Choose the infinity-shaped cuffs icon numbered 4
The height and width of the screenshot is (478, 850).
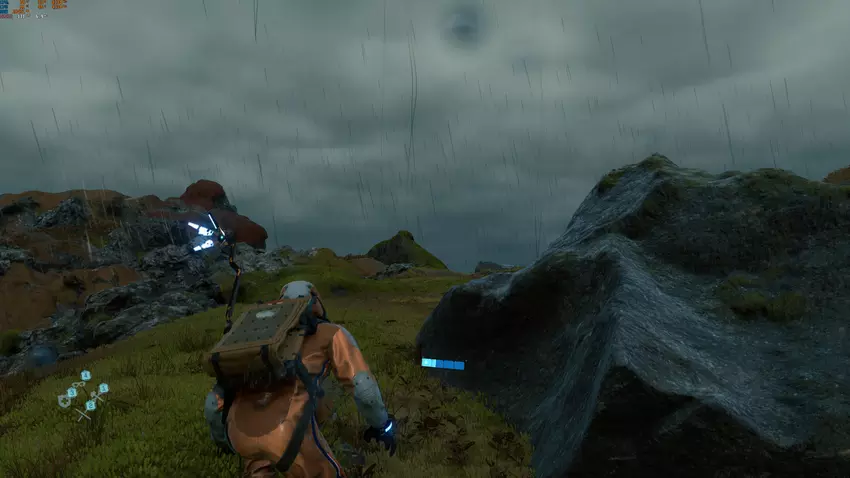(78, 385)
